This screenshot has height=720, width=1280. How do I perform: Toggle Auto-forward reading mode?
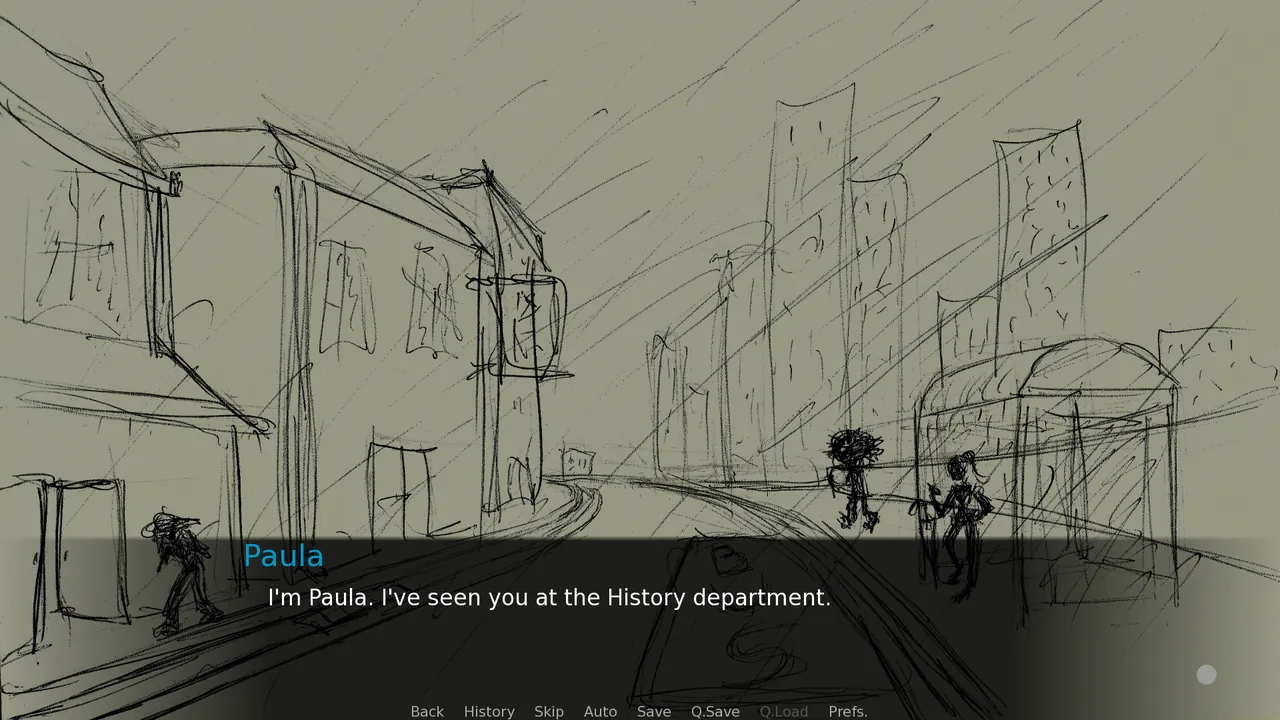point(600,711)
